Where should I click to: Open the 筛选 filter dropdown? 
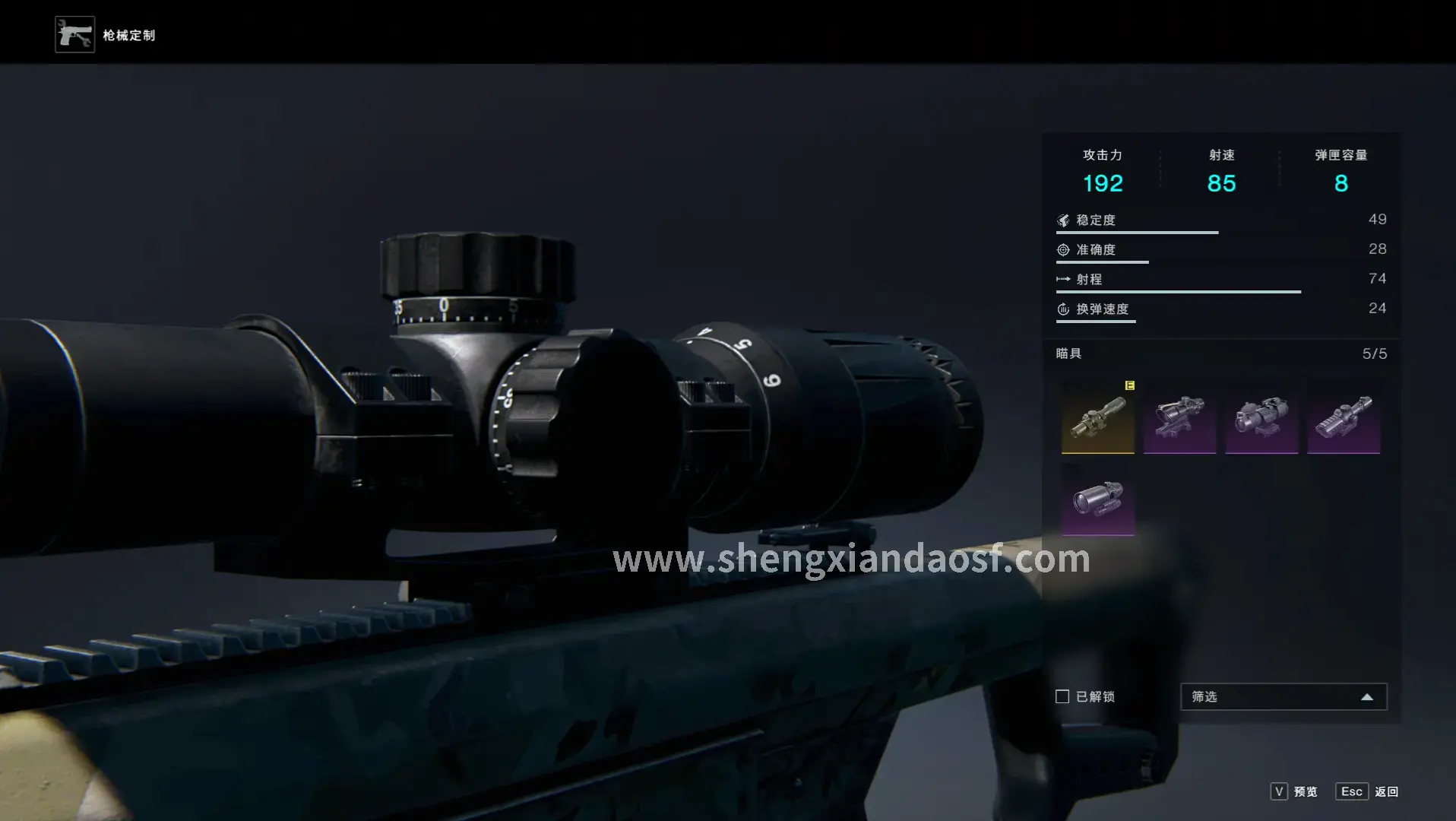pos(1283,696)
